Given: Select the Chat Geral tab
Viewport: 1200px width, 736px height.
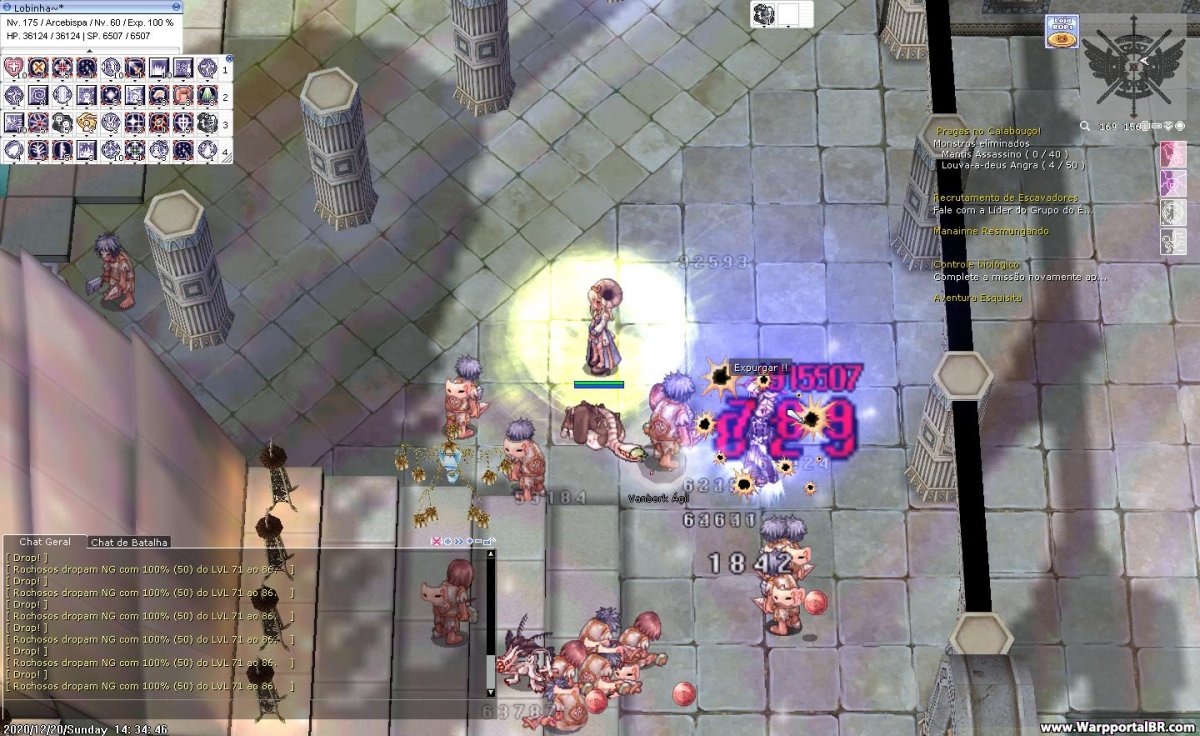Looking at the screenshot, I should [45, 541].
